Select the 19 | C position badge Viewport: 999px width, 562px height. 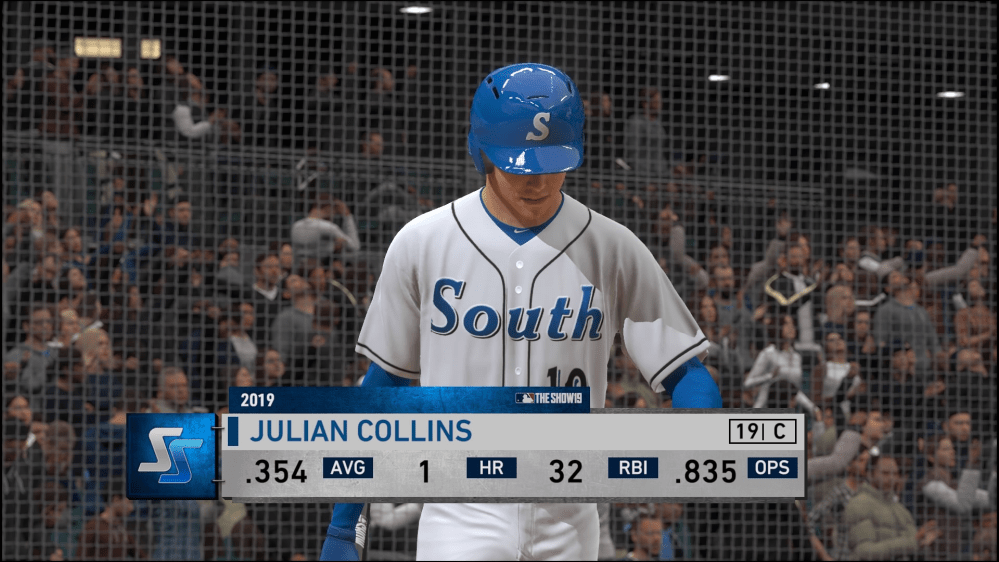(x=762, y=431)
